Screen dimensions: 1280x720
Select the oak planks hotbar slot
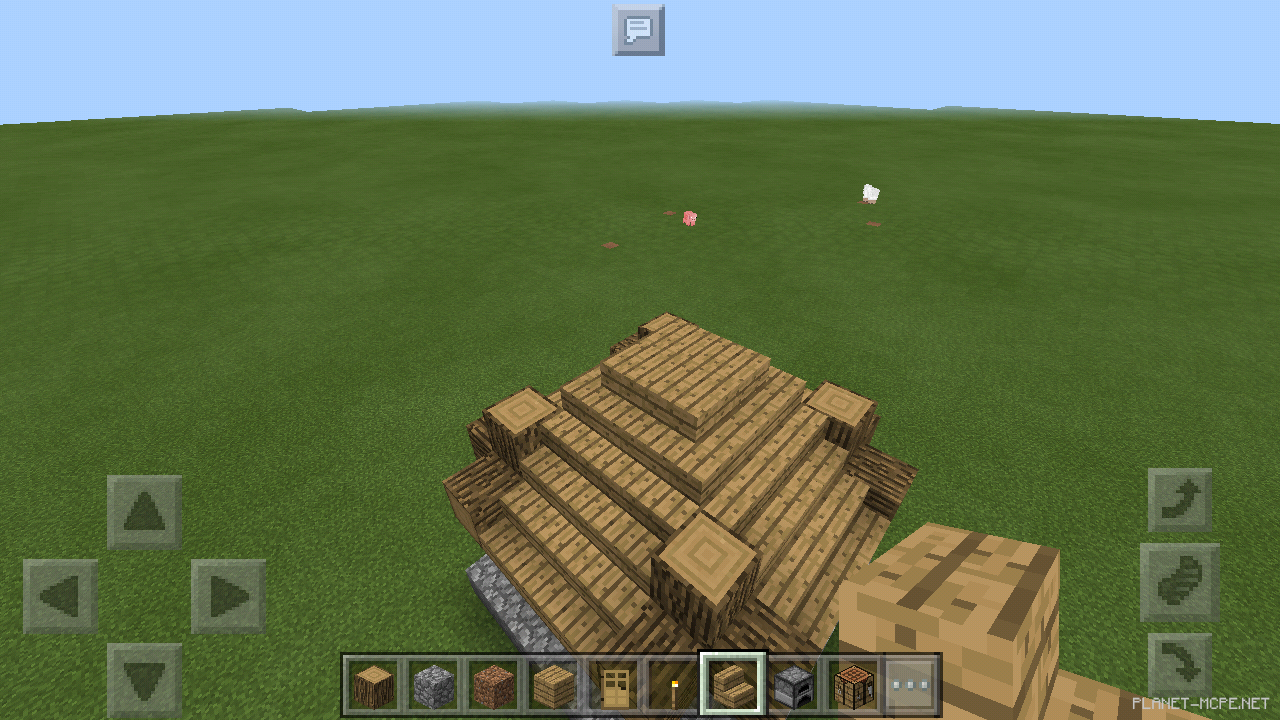[x=555, y=683]
